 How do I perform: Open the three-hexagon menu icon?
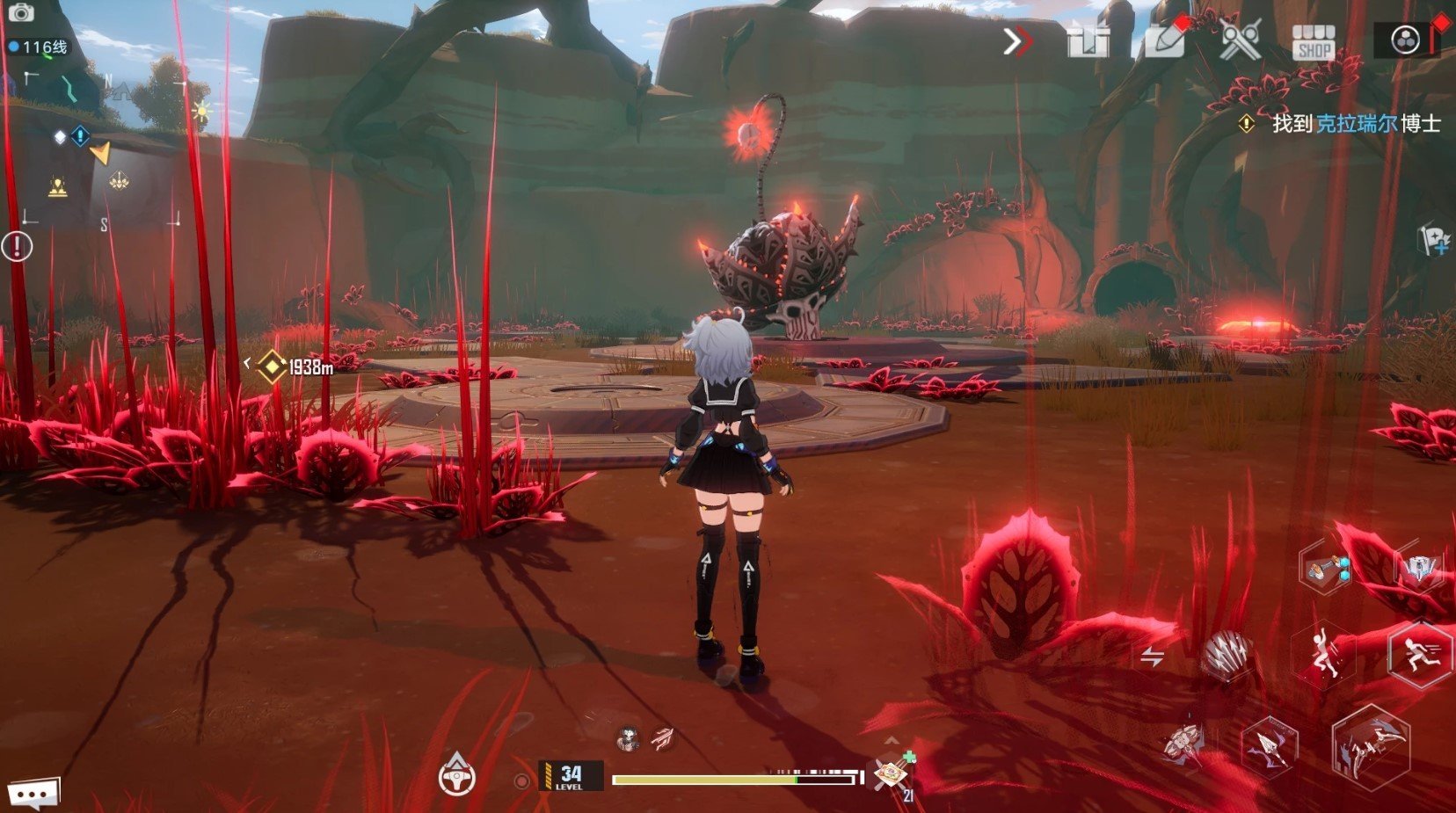[1405, 40]
